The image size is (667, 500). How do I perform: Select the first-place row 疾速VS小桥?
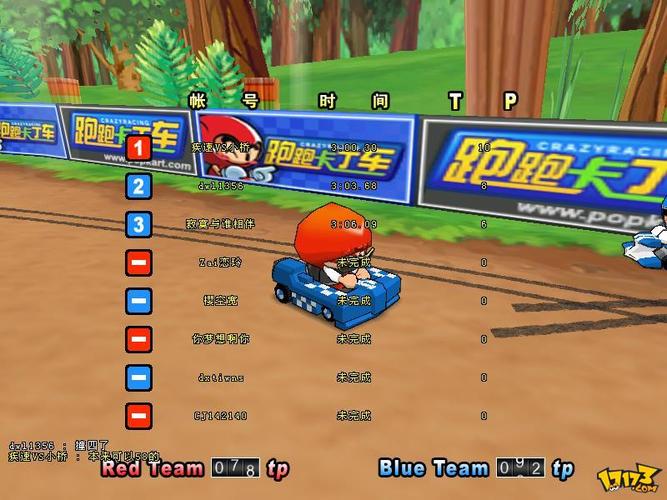click(220, 148)
